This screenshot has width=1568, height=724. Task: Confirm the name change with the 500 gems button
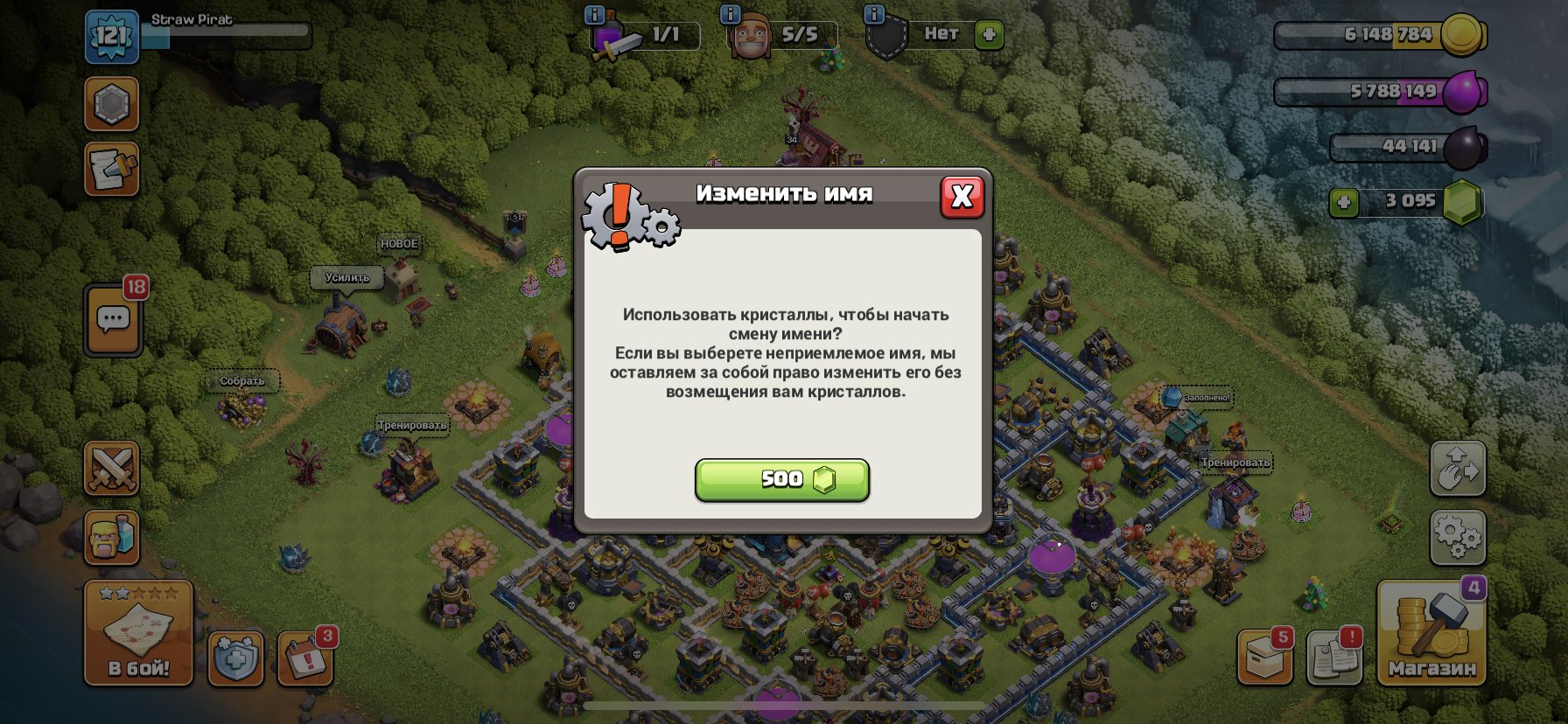pyautogui.click(x=781, y=479)
